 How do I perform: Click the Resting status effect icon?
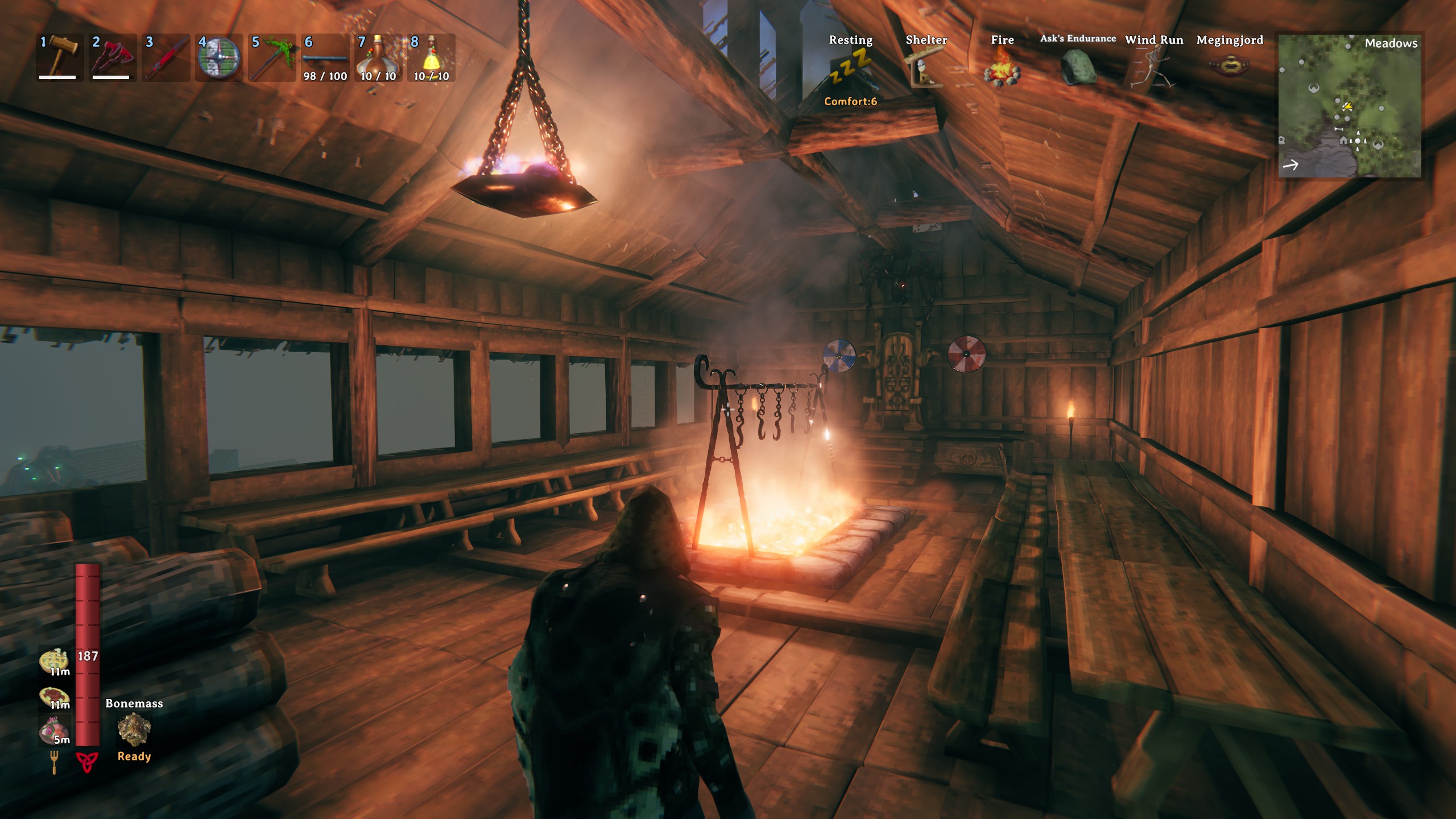pos(850,68)
